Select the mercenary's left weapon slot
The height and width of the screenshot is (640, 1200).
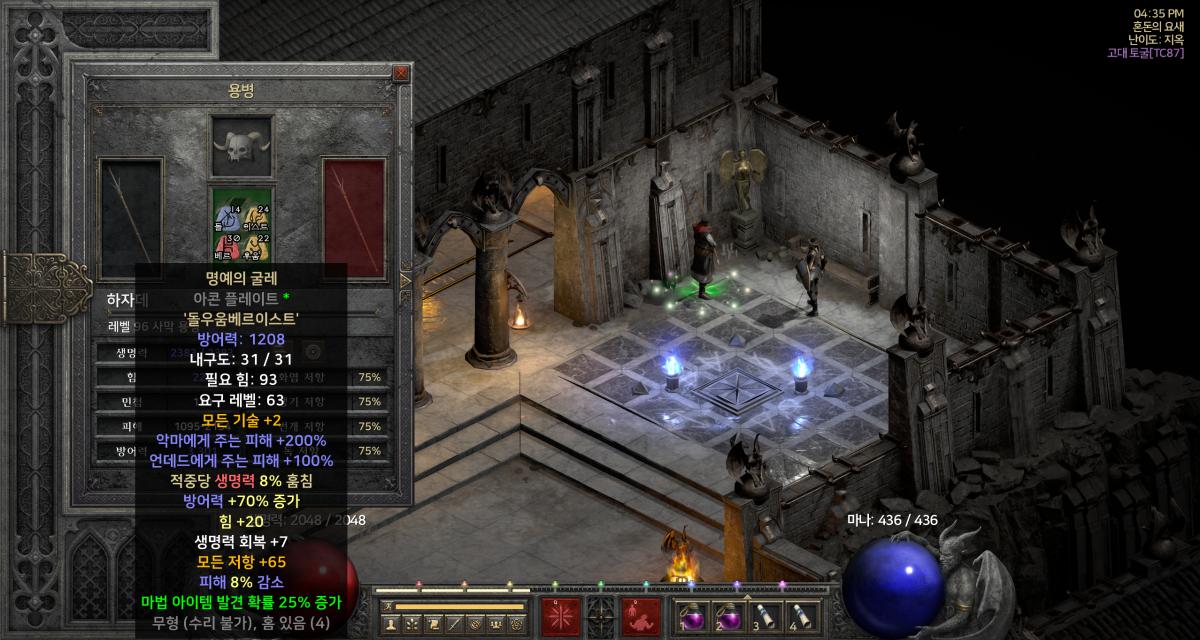pos(129,217)
